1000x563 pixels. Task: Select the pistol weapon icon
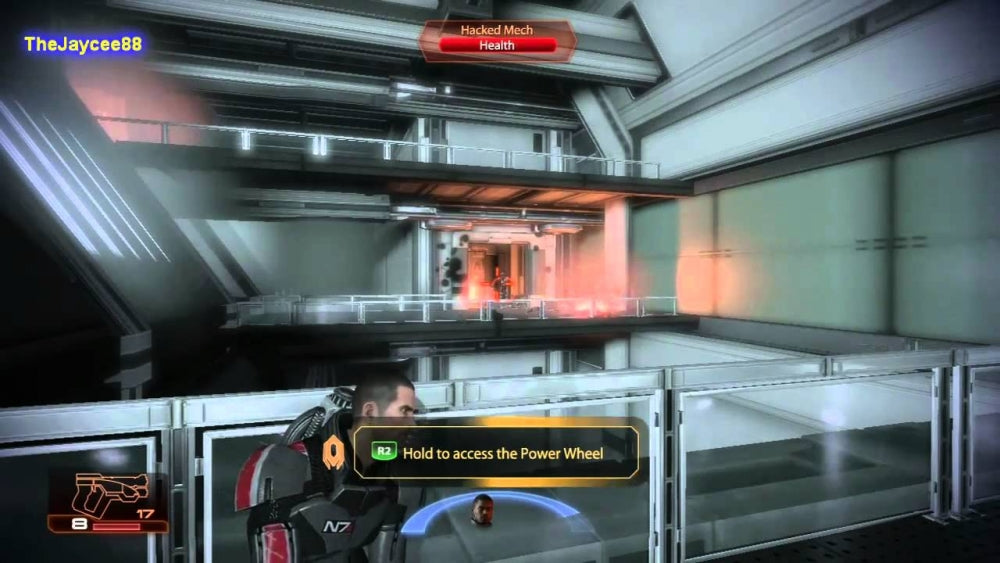[x=112, y=492]
